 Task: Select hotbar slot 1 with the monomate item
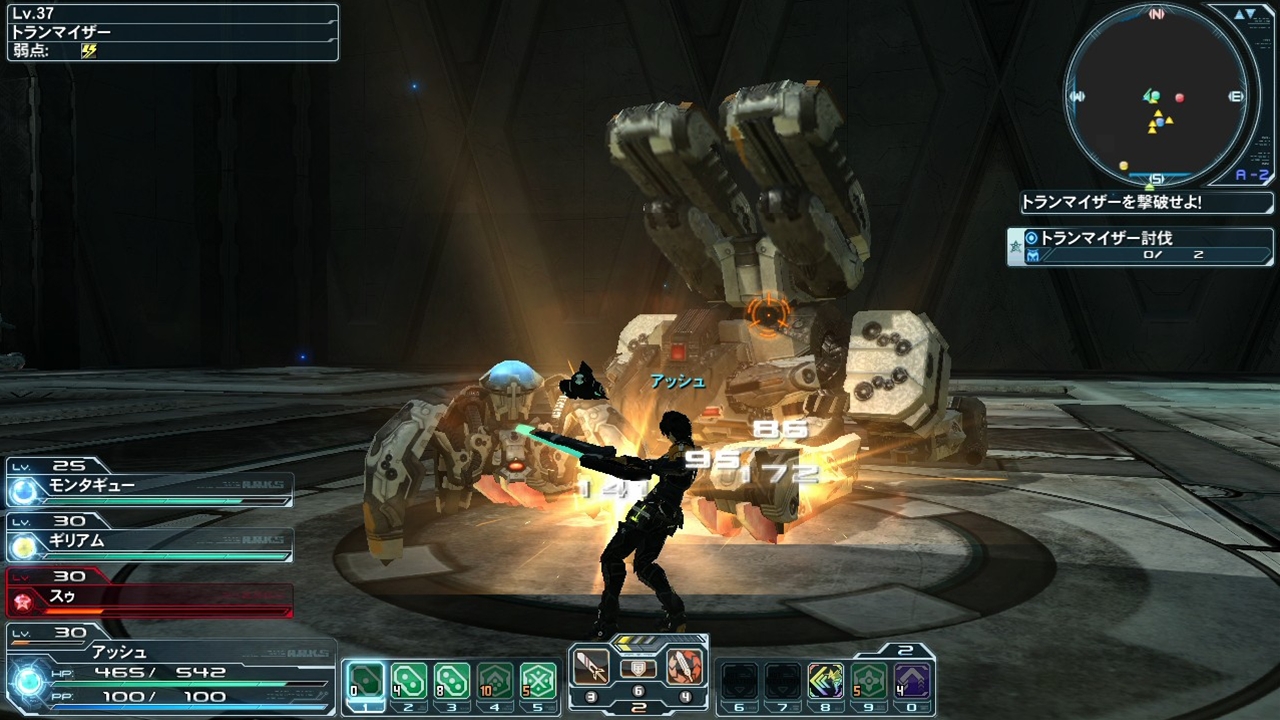click(365, 680)
